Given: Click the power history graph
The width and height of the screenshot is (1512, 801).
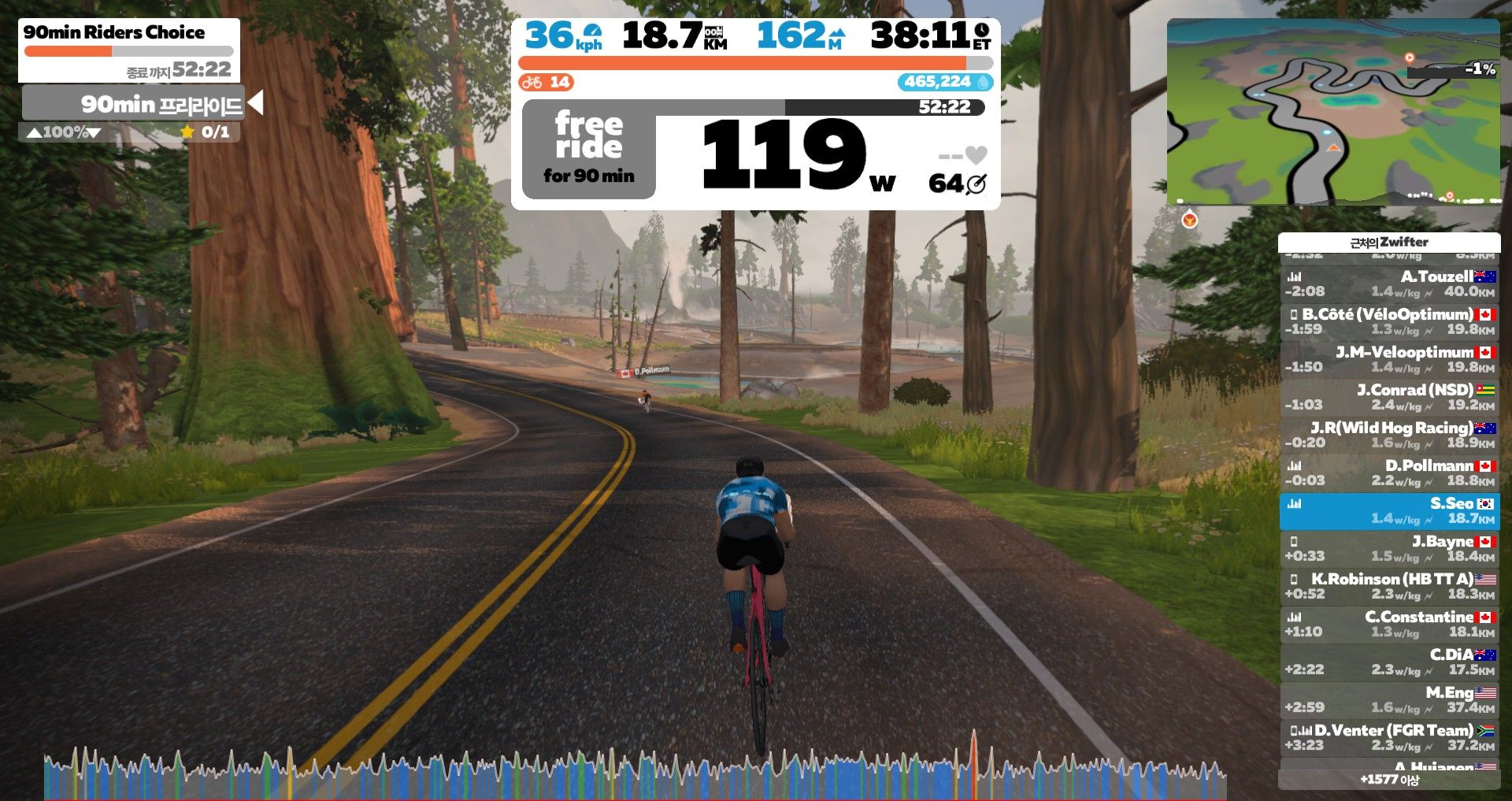Looking at the screenshot, I should point(634,772).
